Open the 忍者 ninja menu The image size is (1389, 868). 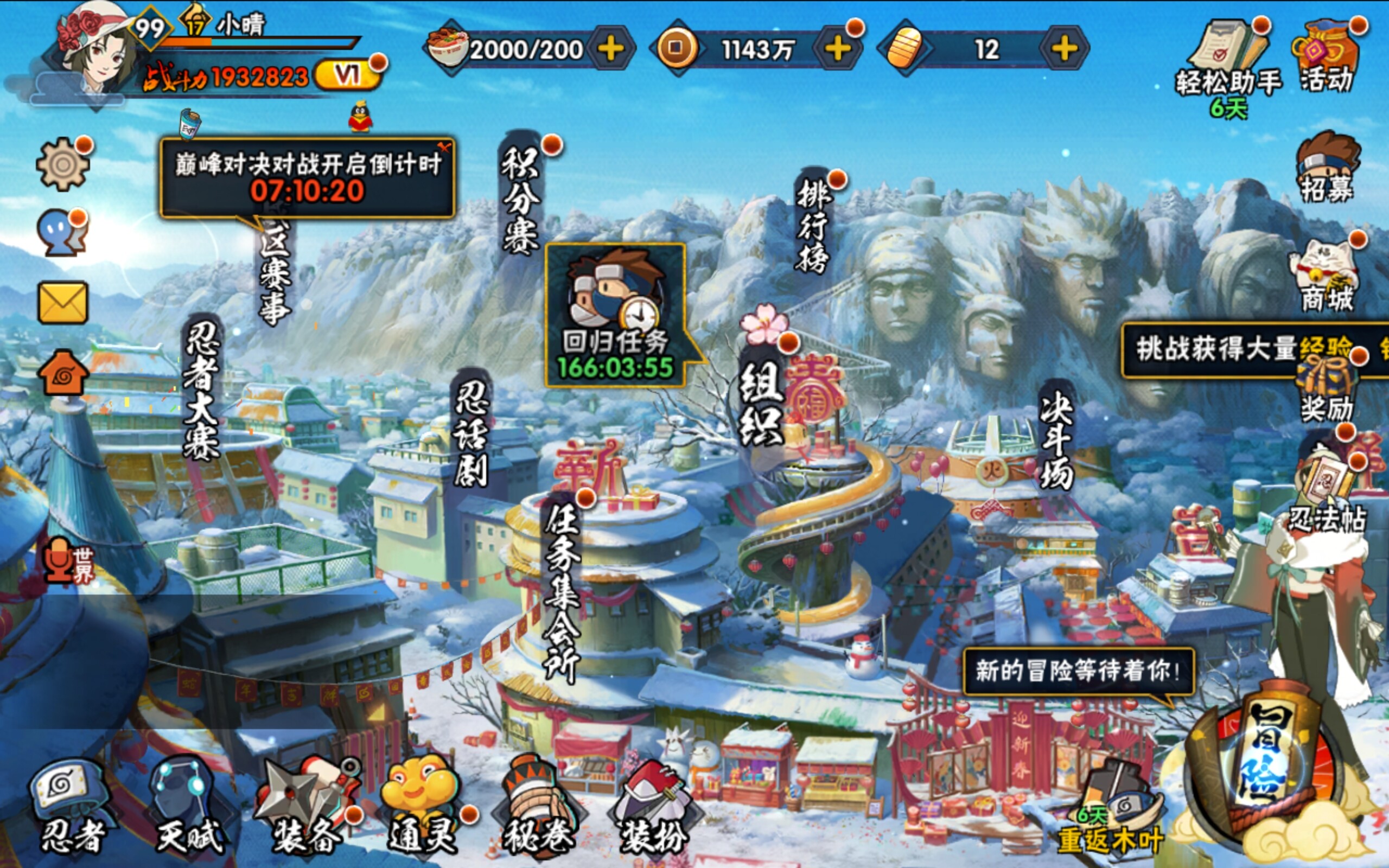(x=72, y=807)
